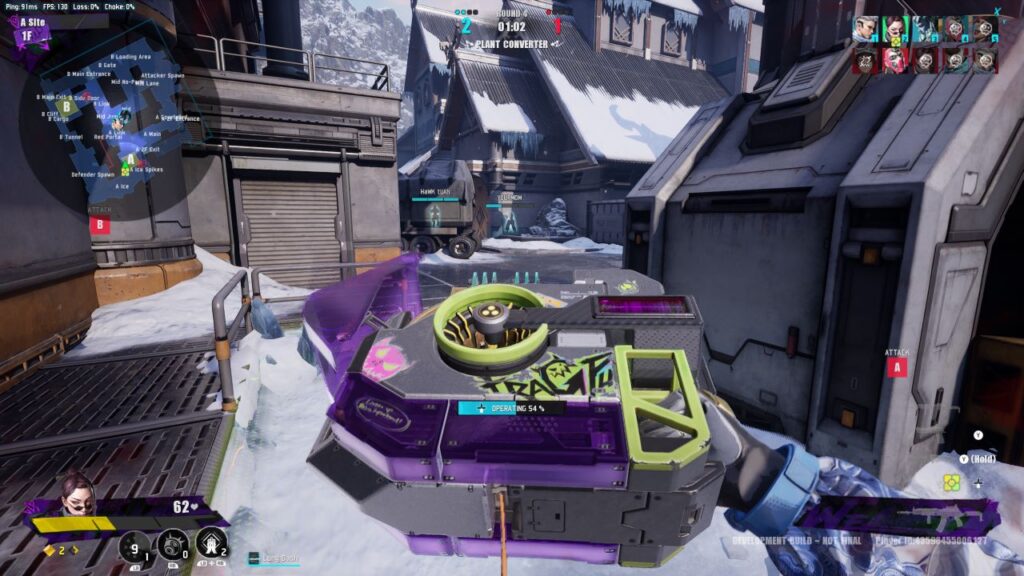The image size is (1024, 576).
Task: Click the player character portrait
Action: tap(77, 495)
